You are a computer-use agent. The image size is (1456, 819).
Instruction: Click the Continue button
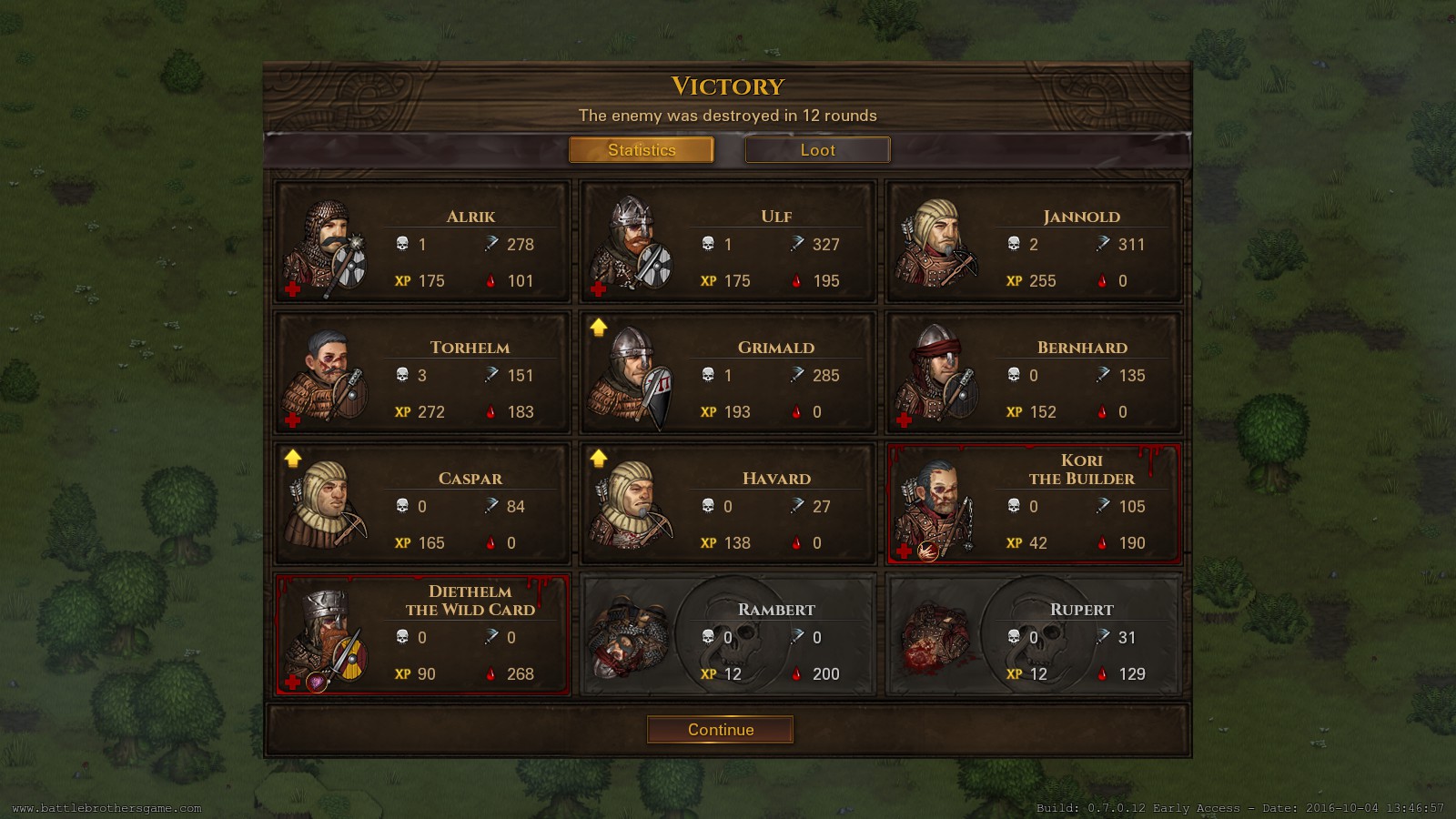point(720,730)
